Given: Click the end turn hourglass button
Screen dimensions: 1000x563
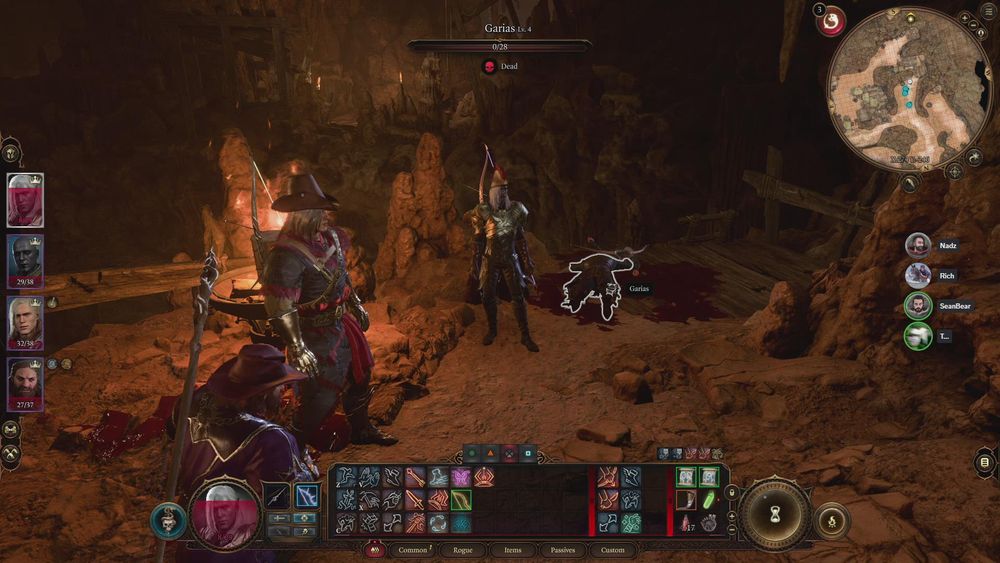Looking at the screenshot, I should click(774, 513).
